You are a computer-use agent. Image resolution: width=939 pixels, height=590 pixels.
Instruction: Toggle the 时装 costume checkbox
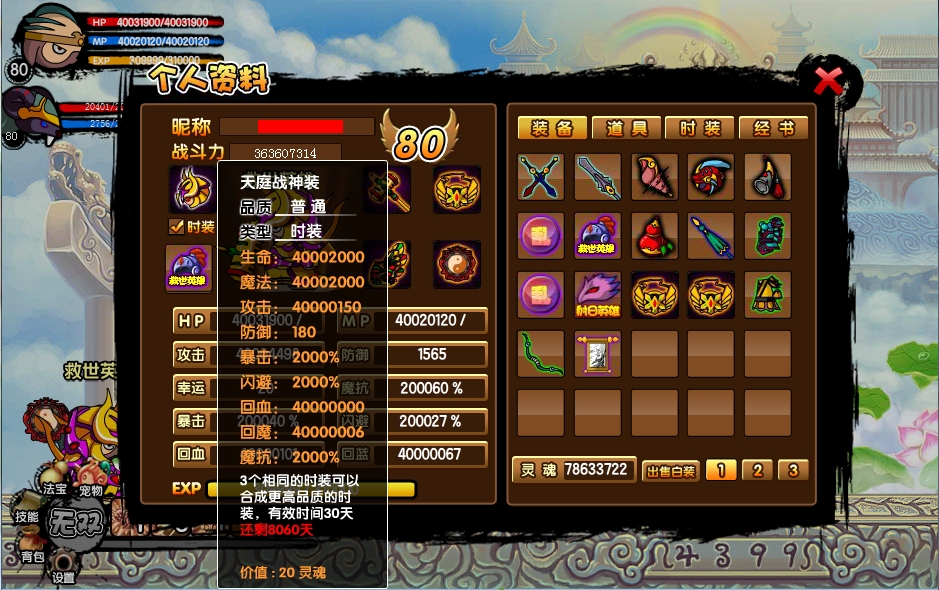tap(177, 227)
